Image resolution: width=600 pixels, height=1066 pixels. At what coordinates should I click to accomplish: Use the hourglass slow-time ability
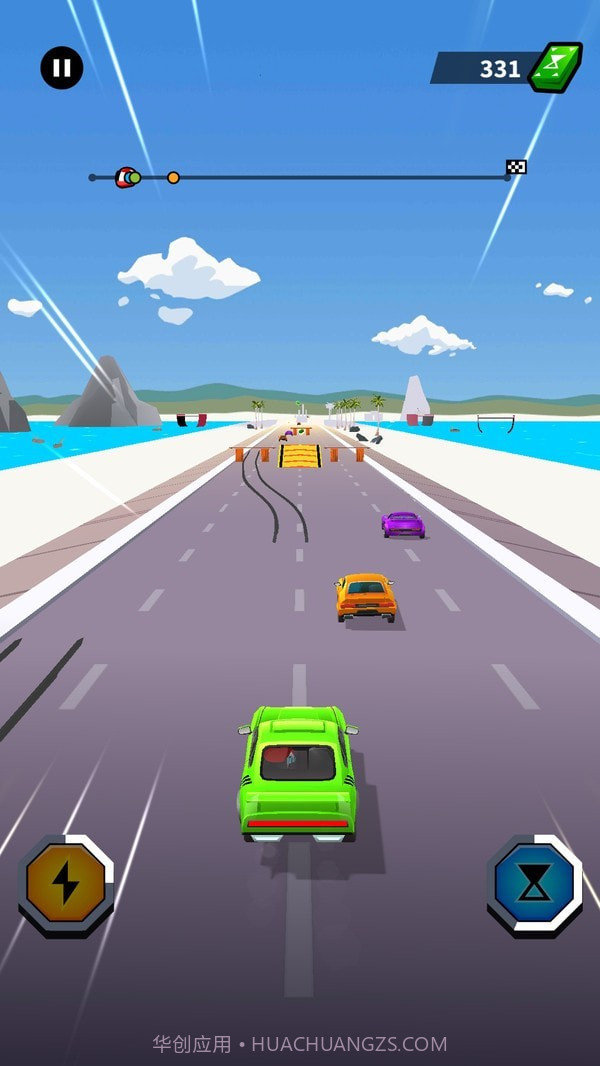coord(535,884)
